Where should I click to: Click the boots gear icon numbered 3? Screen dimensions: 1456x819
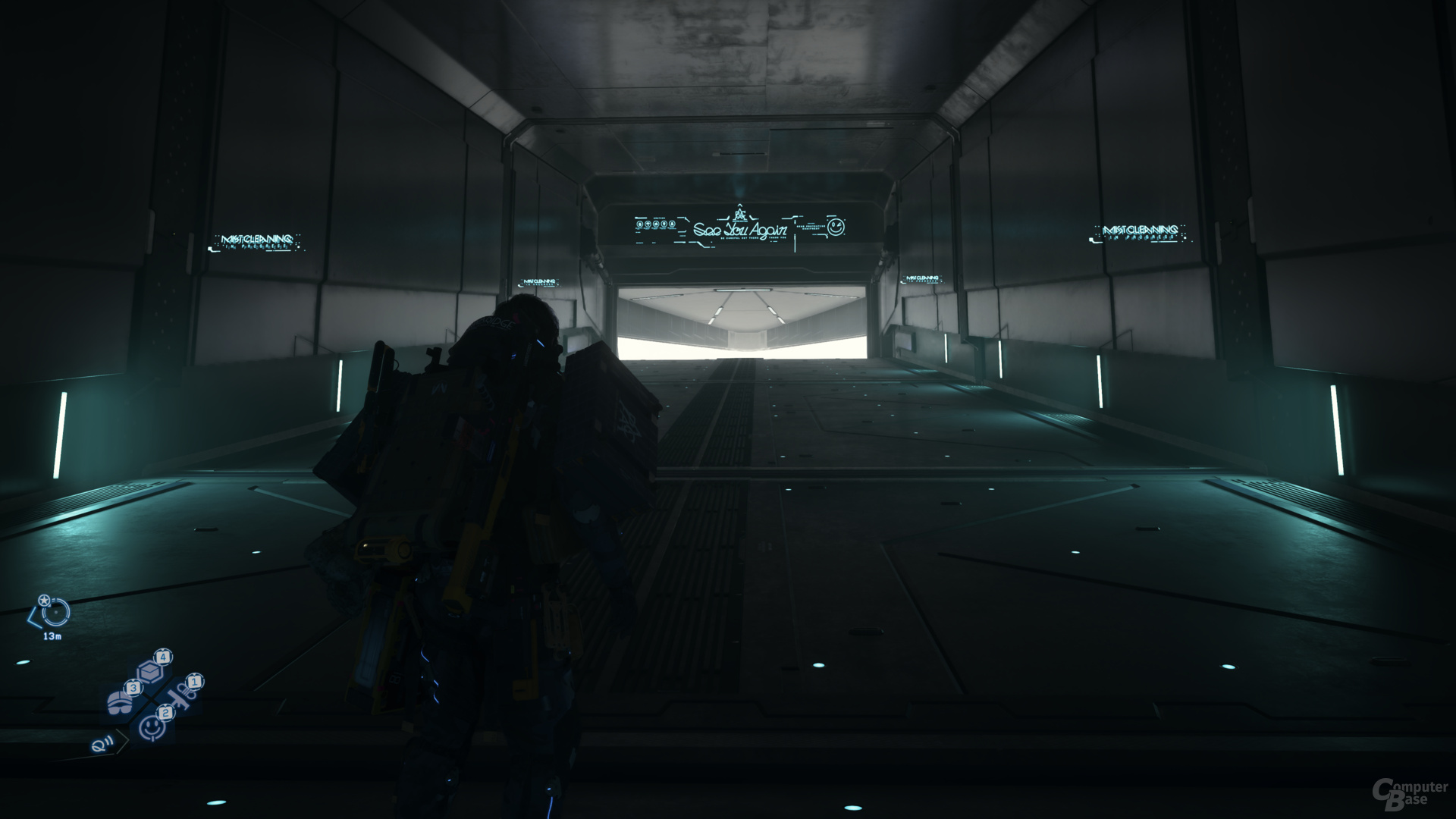[120, 701]
